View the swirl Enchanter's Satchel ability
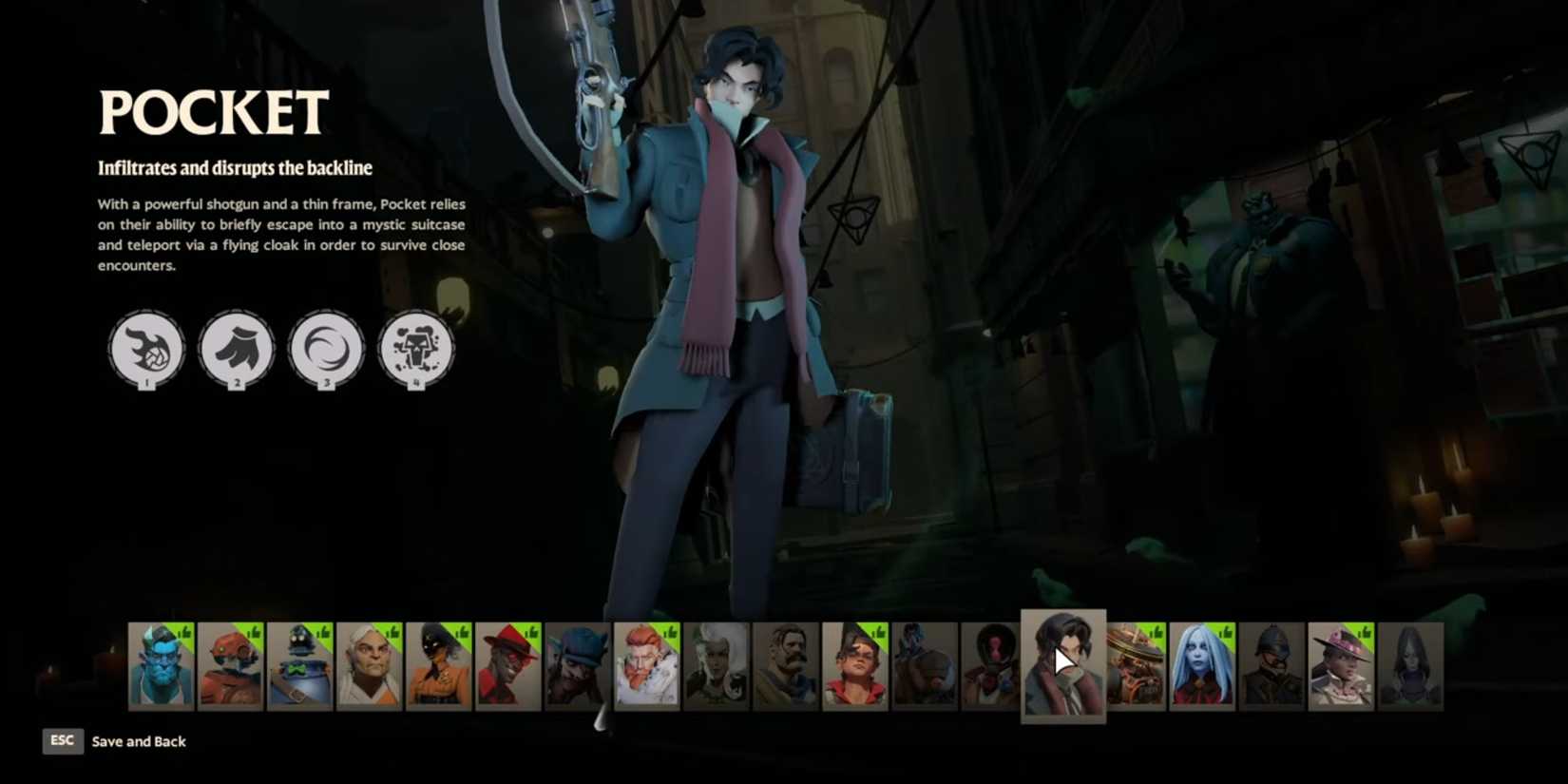Image resolution: width=1568 pixels, height=784 pixels. pyautogui.click(x=326, y=349)
